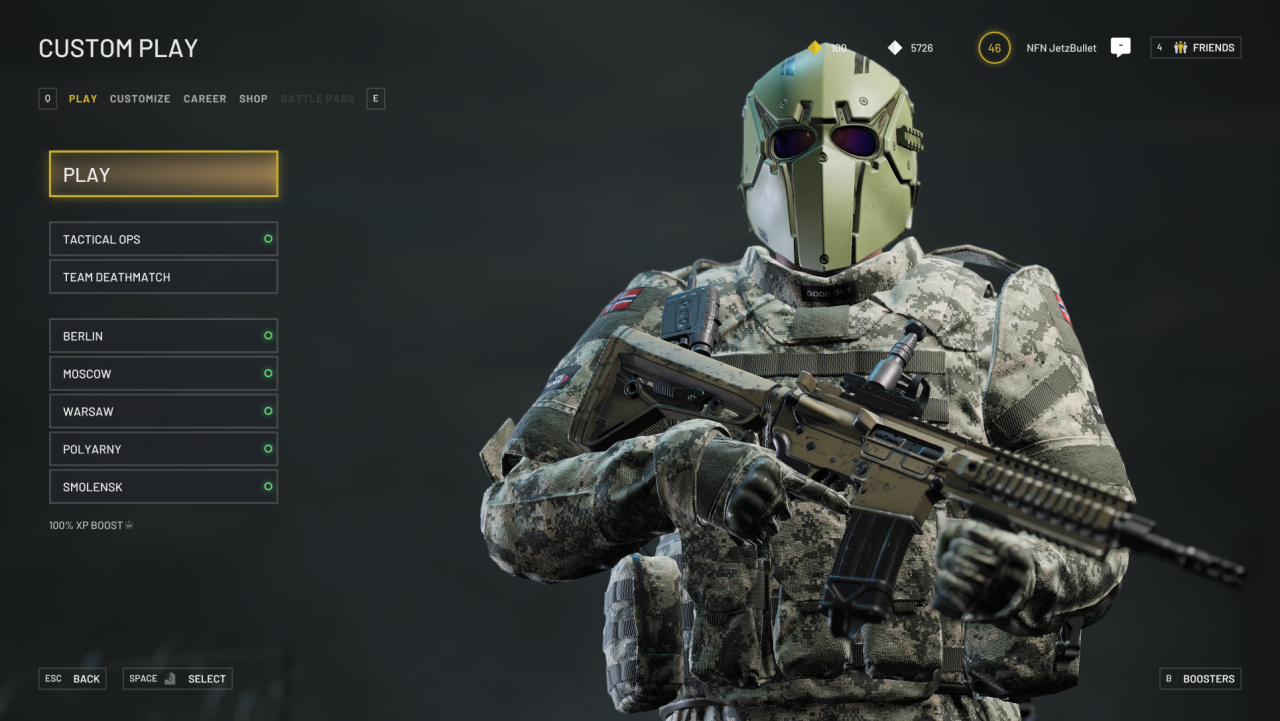Toggle the Smolensk map
The height and width of the screenshot is (721, 1280).
[x=163, y=487]
